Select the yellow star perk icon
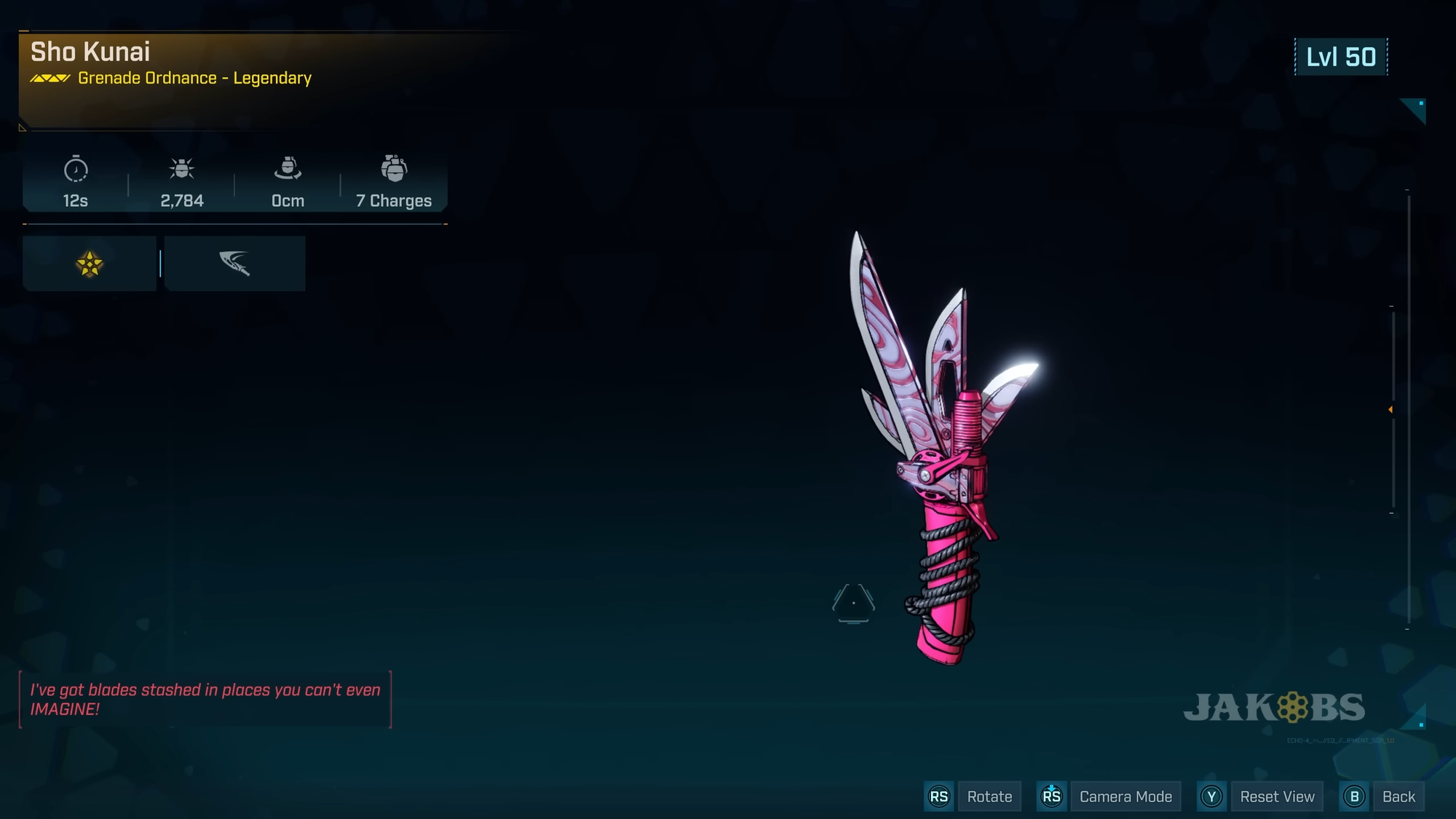Image resolution: width=1456 pixels, height=819 pixels. 90,264
